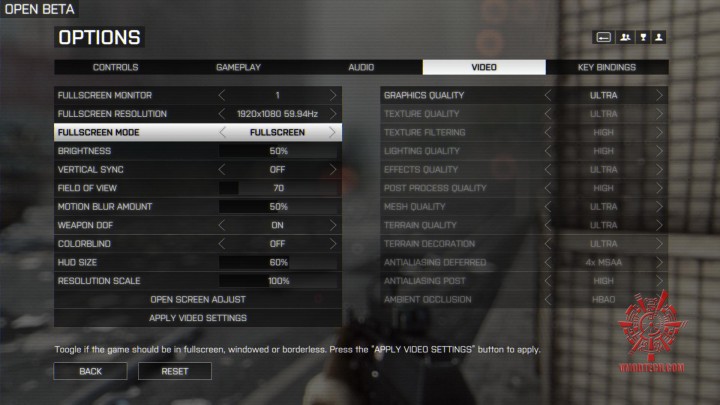Open Screen Adjust

click(198, 299)
